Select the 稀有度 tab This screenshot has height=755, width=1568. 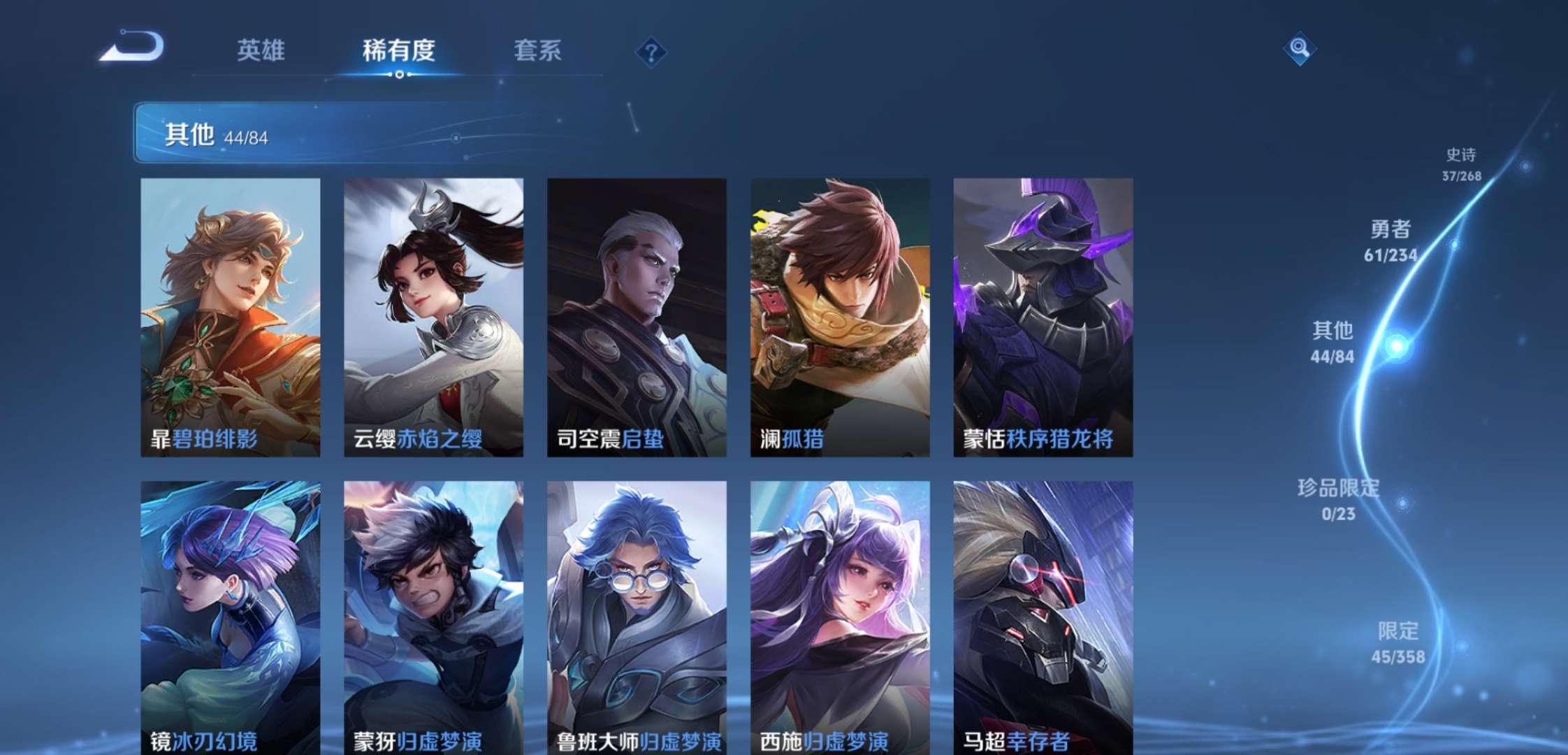click(x=398, y=51)
